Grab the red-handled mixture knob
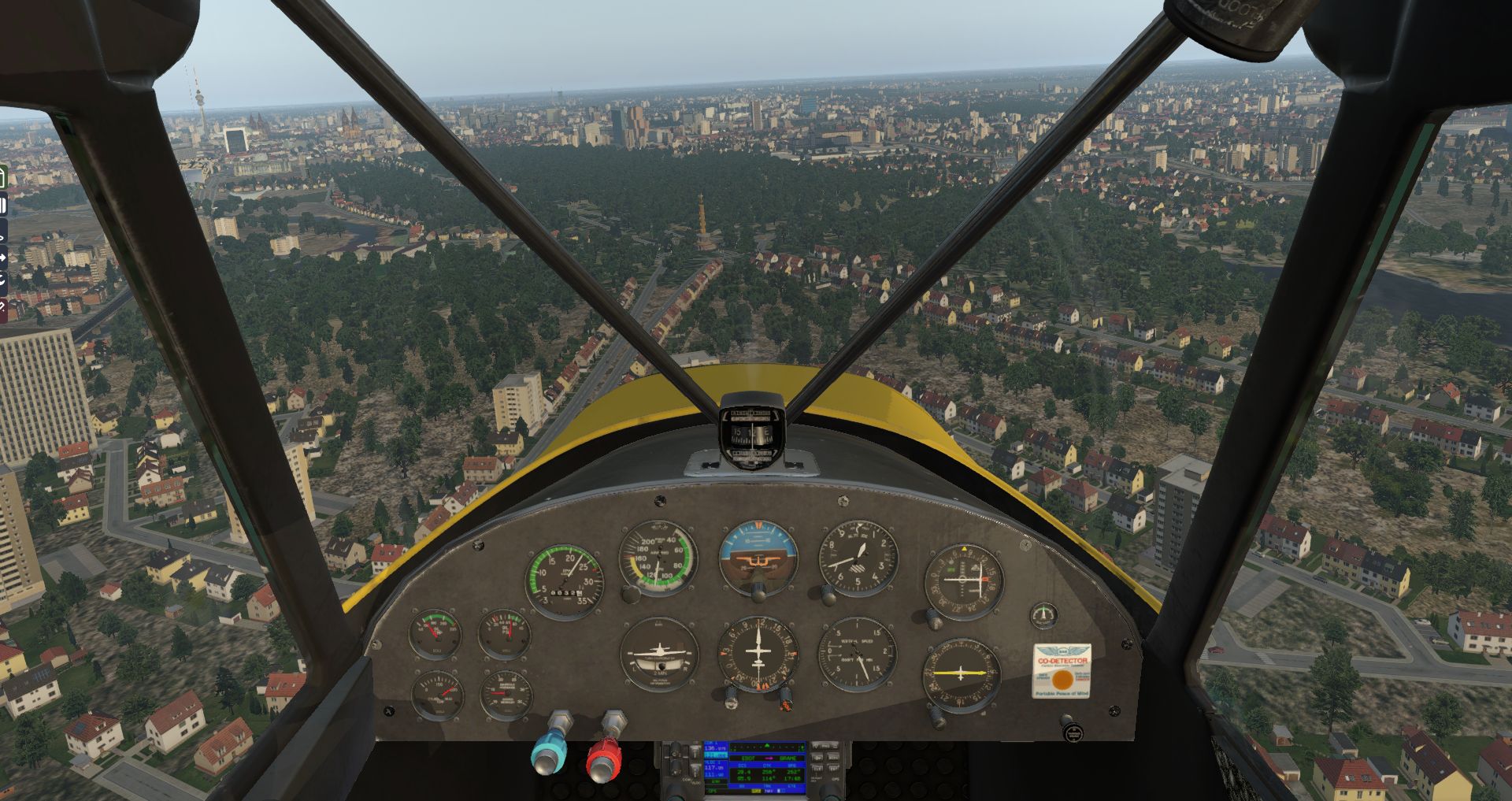This screenshot has height=801, width=1512. point(604,759)
